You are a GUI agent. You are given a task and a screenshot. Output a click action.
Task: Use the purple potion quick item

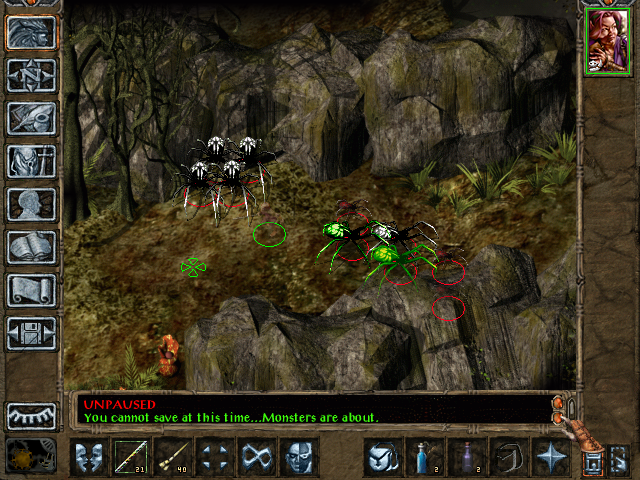[466, 457]
